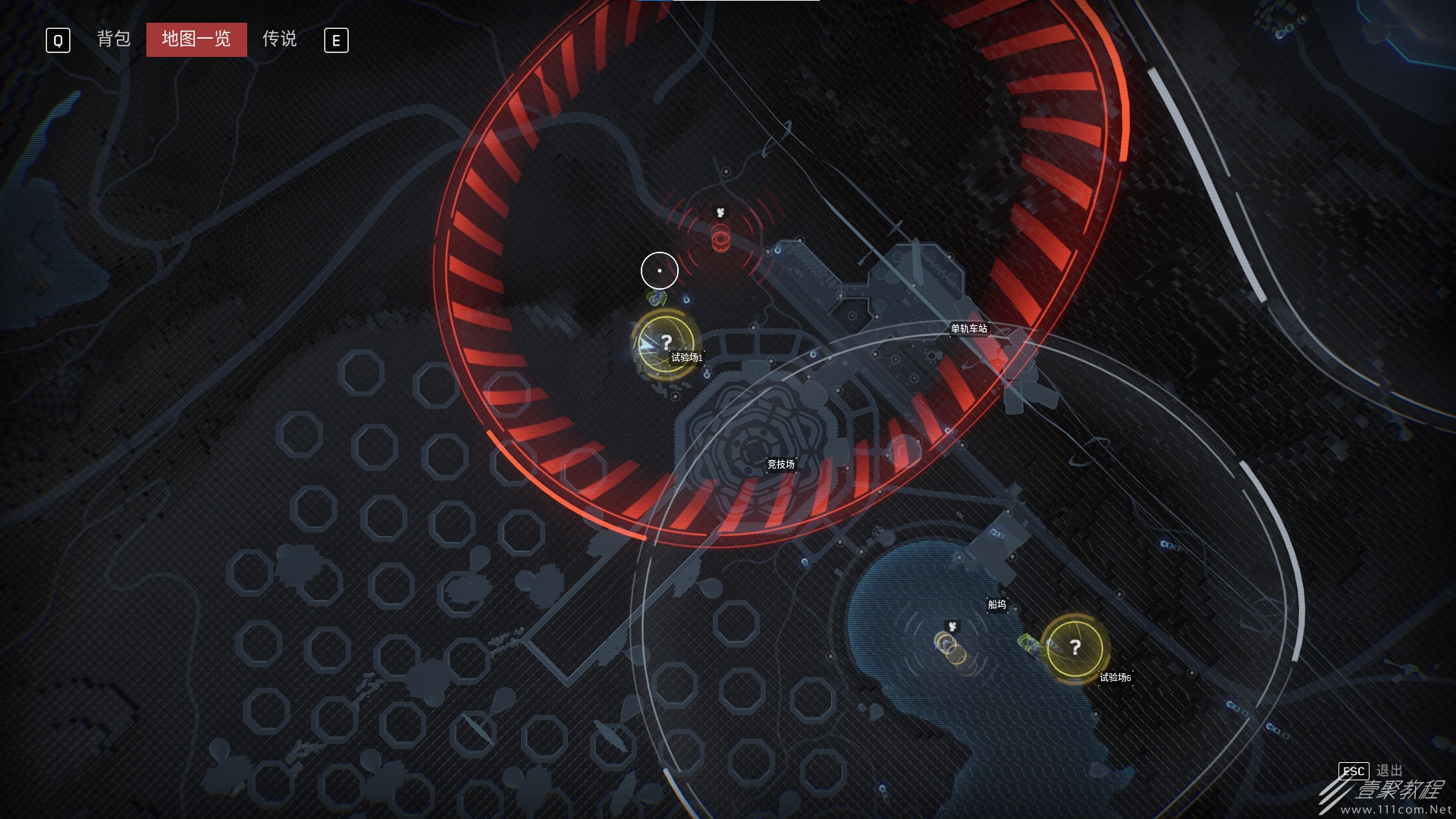
Task: Open the 传说 tab
Action: point(279,39)
